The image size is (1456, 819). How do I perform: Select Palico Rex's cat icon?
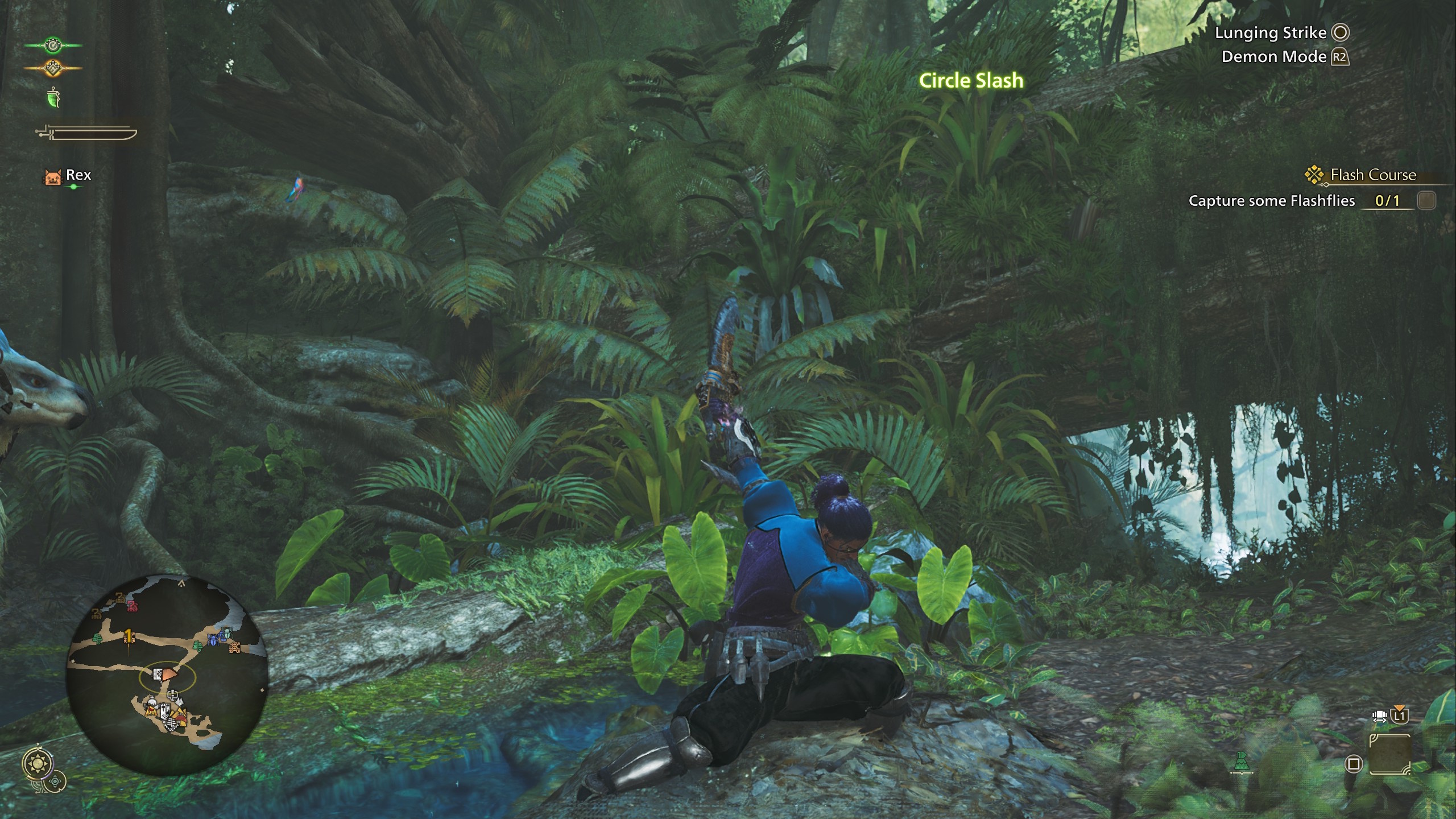[x=52, y=176]
